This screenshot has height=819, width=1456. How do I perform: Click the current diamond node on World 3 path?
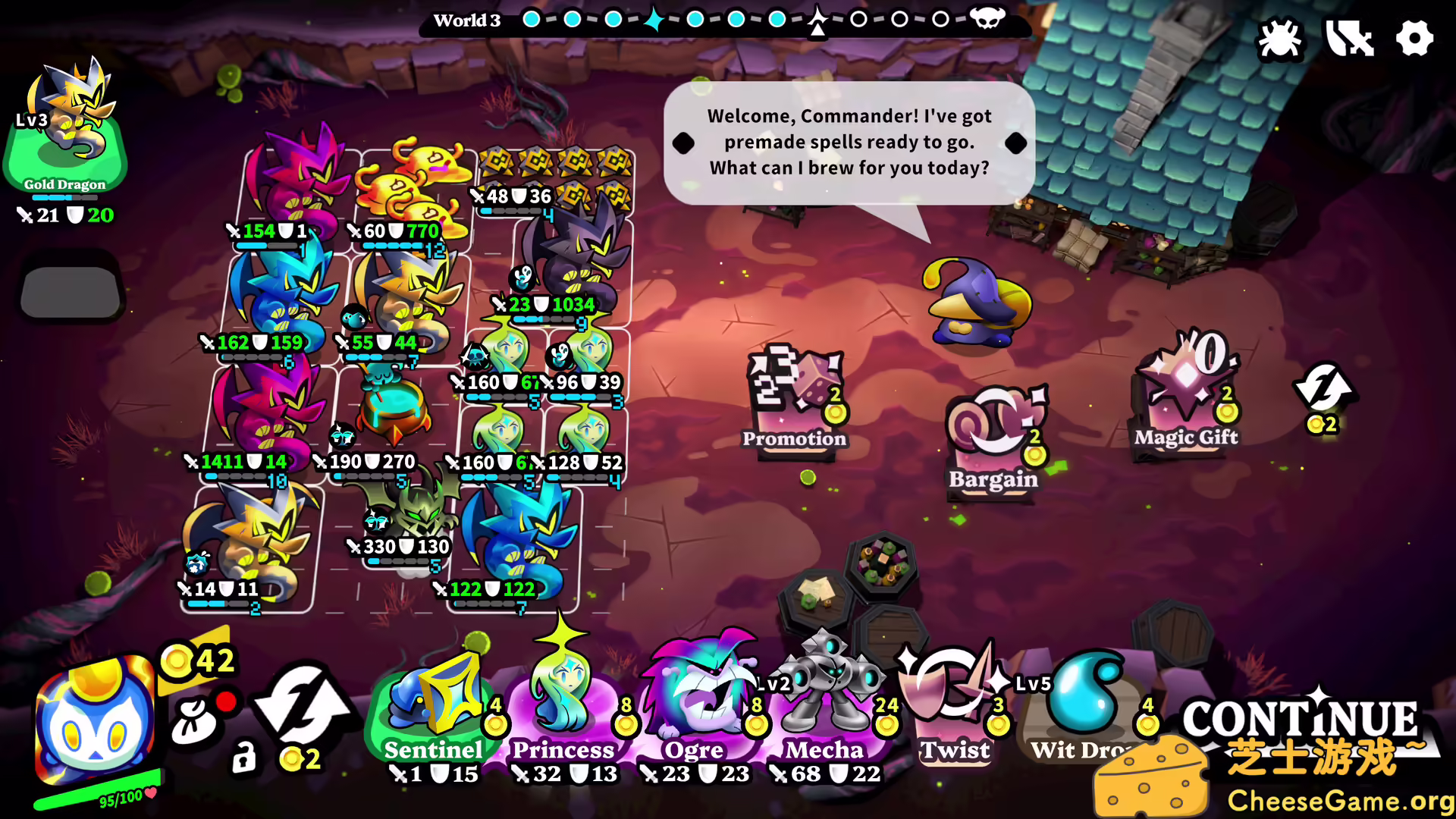click(654, 19)
